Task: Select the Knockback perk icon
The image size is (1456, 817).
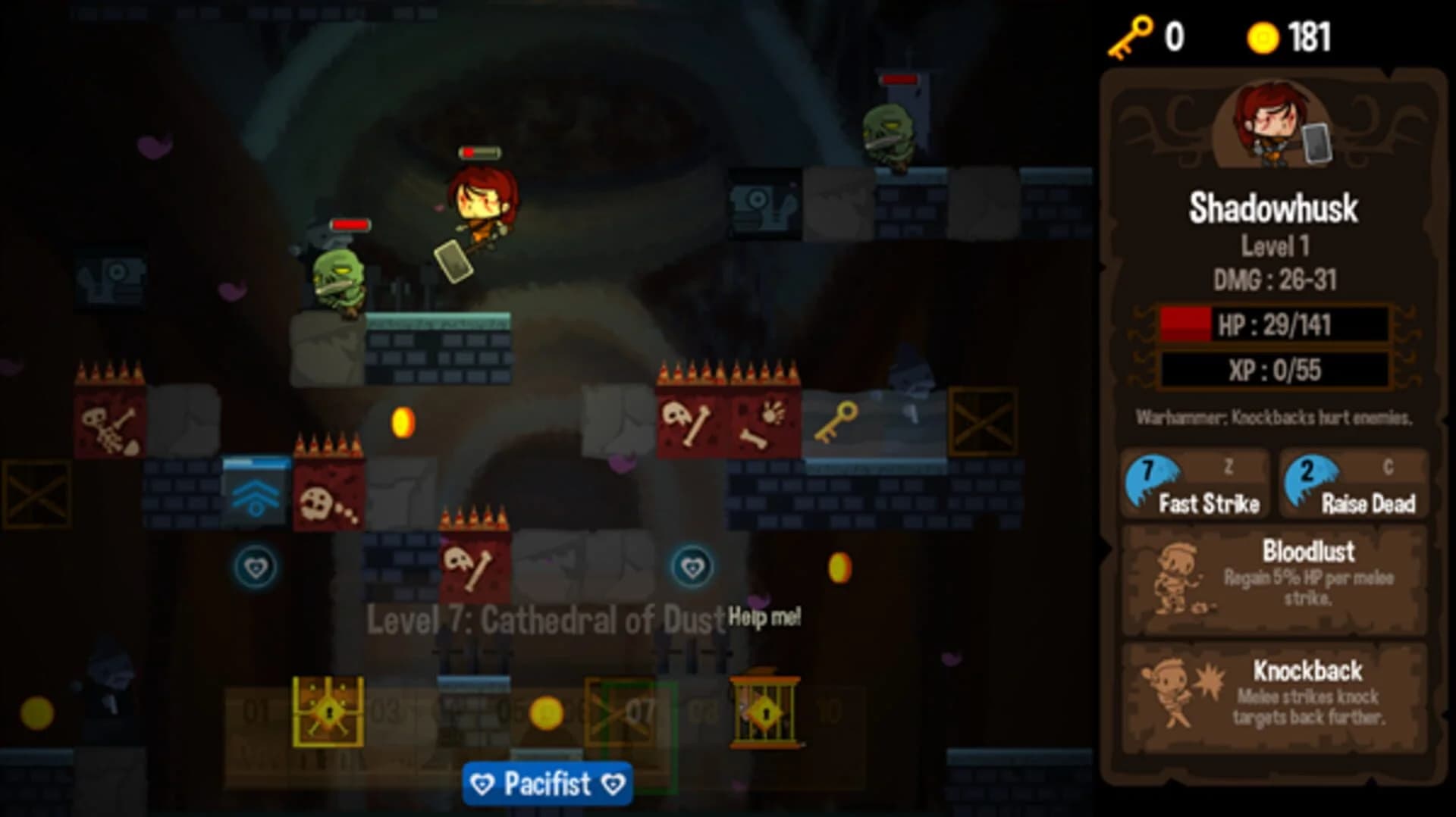Action: [x=1172, y=693]
